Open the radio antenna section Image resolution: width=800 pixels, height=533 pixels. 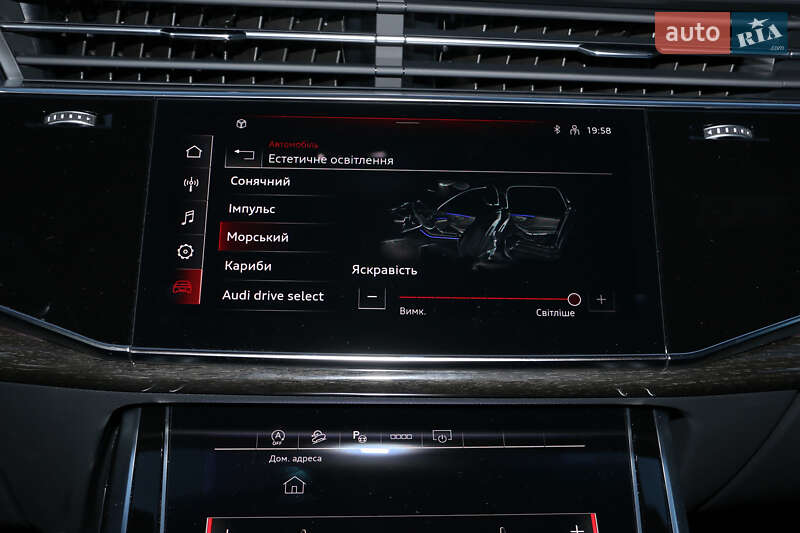point(191,184)
